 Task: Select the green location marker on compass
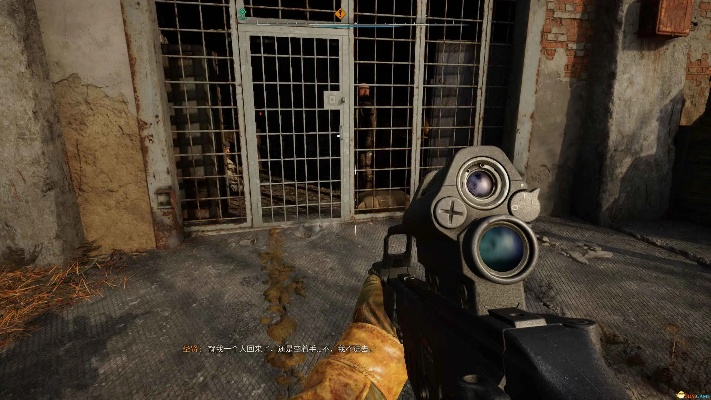tap(242, 13)
